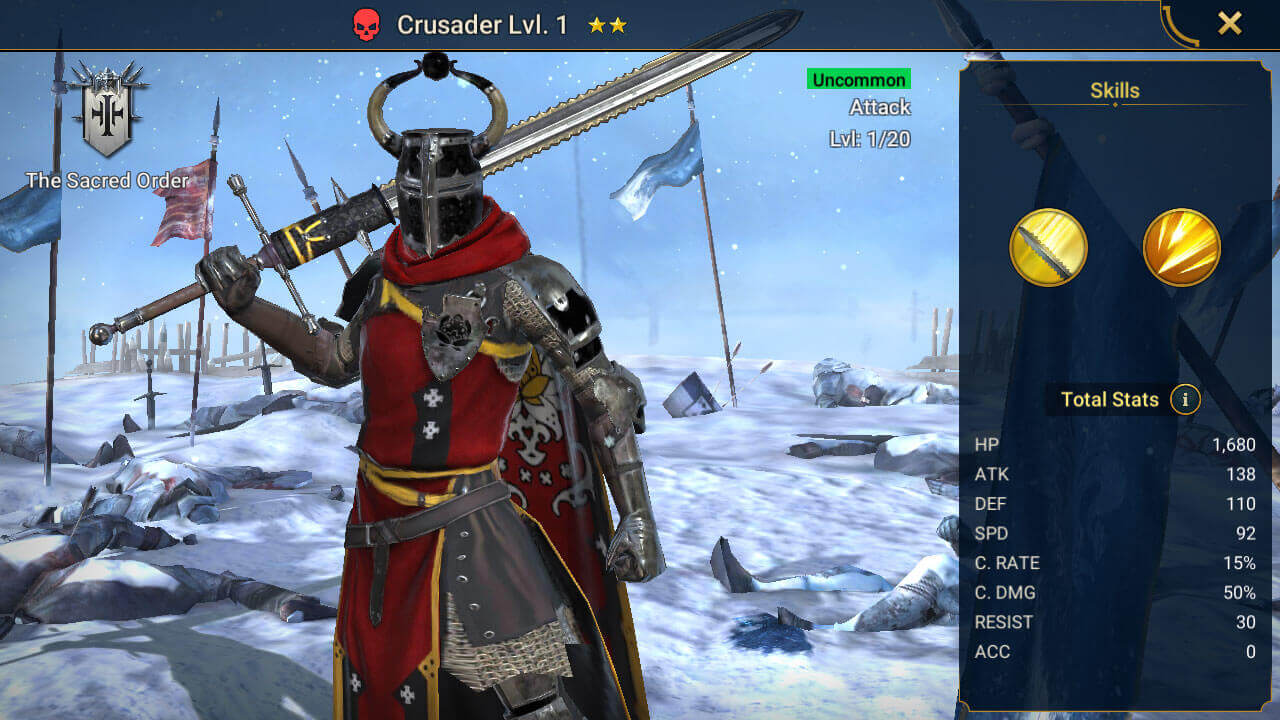Click the red skull affinity icon
1280x720 pixels.
click(x=367, y=25)
